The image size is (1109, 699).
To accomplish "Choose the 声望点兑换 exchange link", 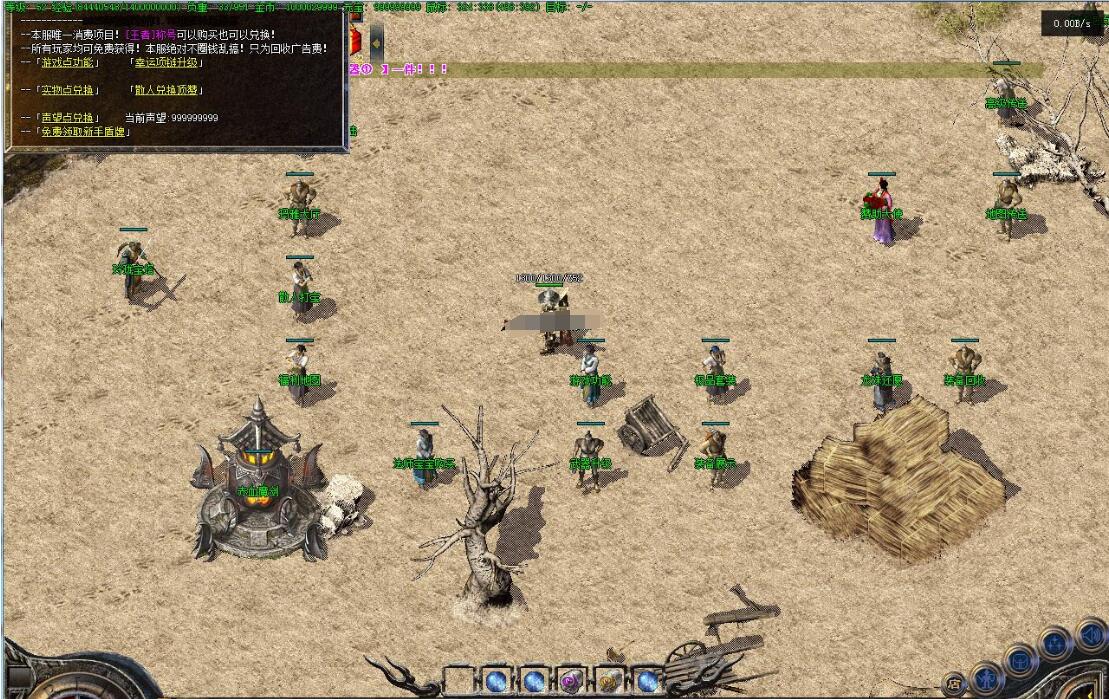I will click(x=68, y=118).
